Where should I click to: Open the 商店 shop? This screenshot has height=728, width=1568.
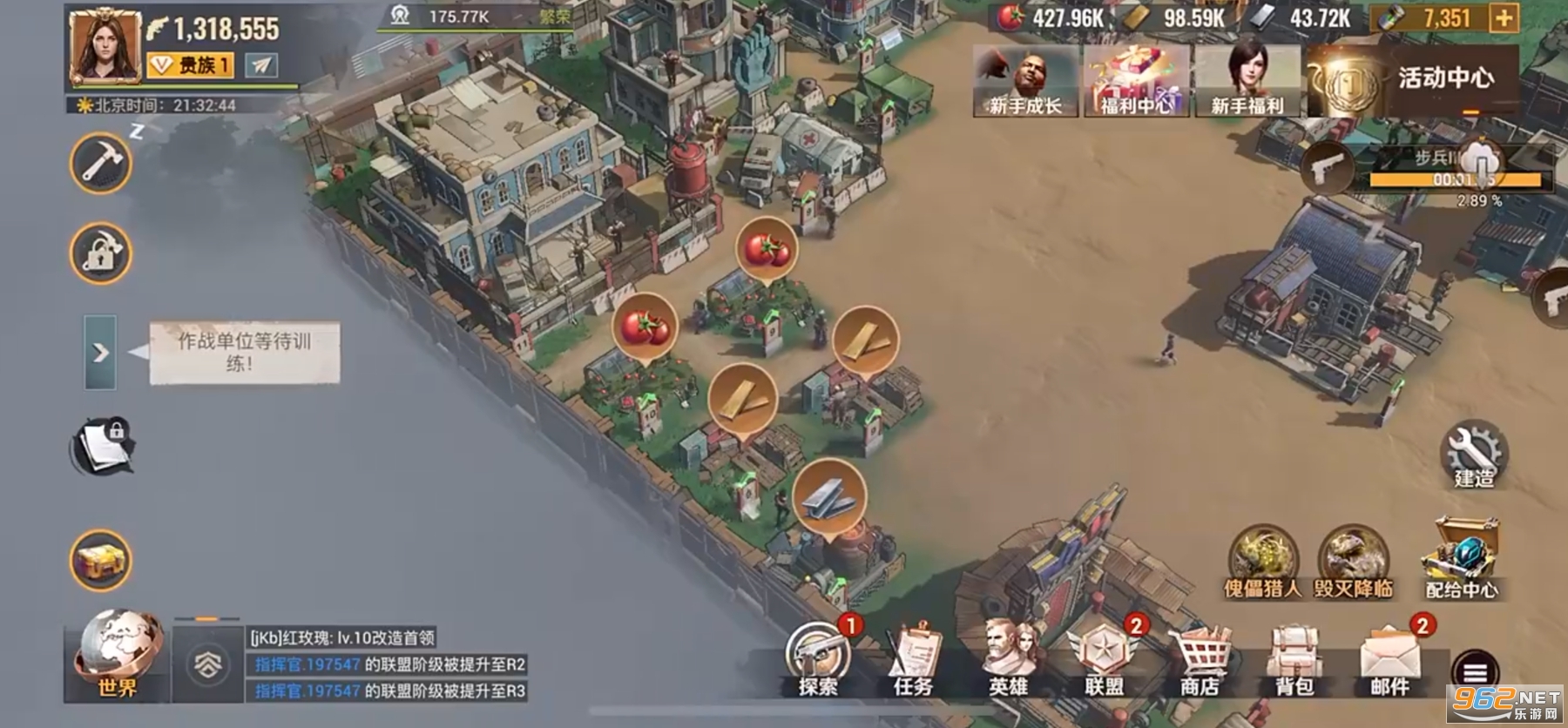pyautogui.click(x=1200, y=659)
